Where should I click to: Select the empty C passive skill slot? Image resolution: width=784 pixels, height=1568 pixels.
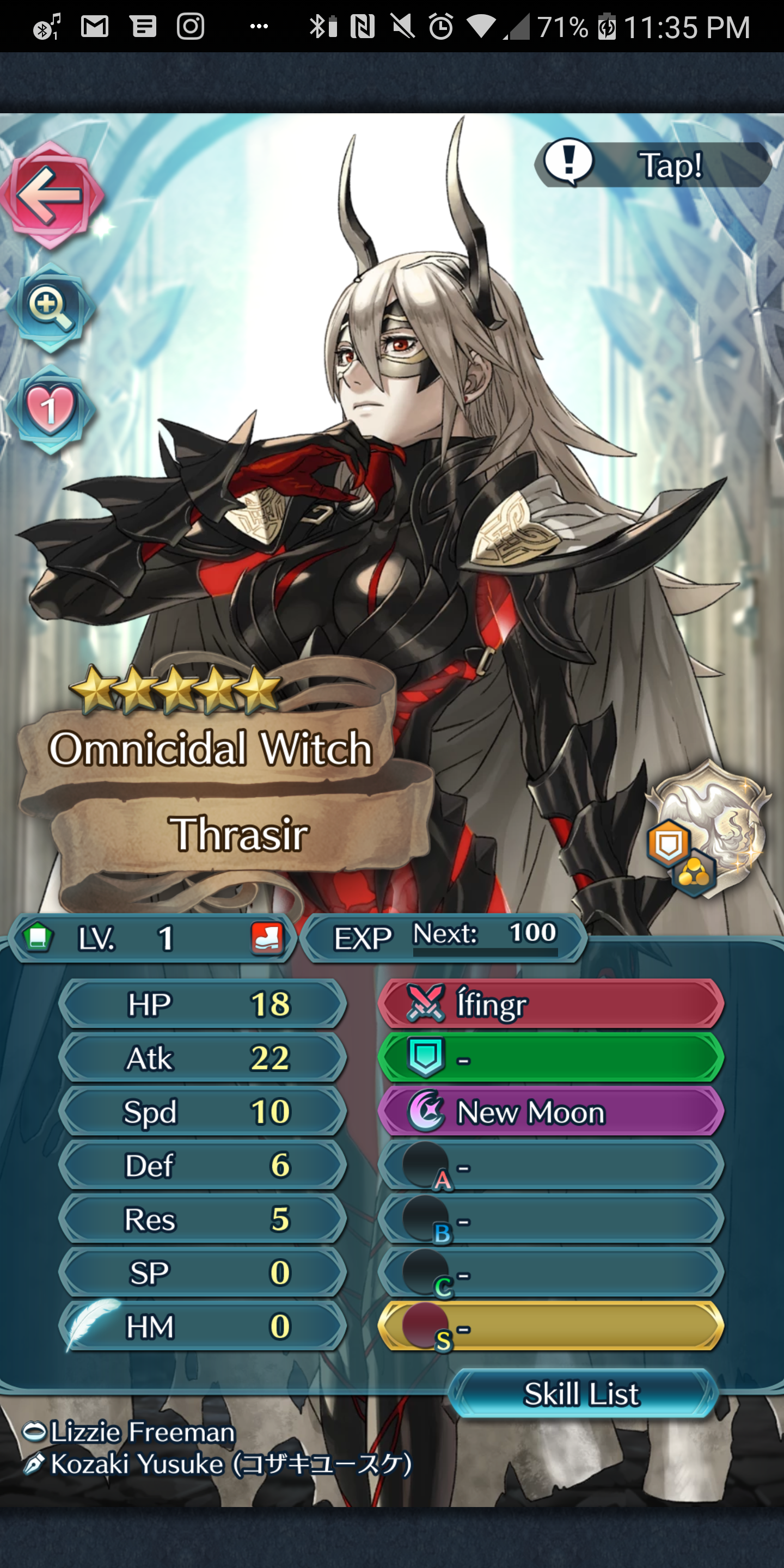pyautogui.click(x=551, y=1273)
